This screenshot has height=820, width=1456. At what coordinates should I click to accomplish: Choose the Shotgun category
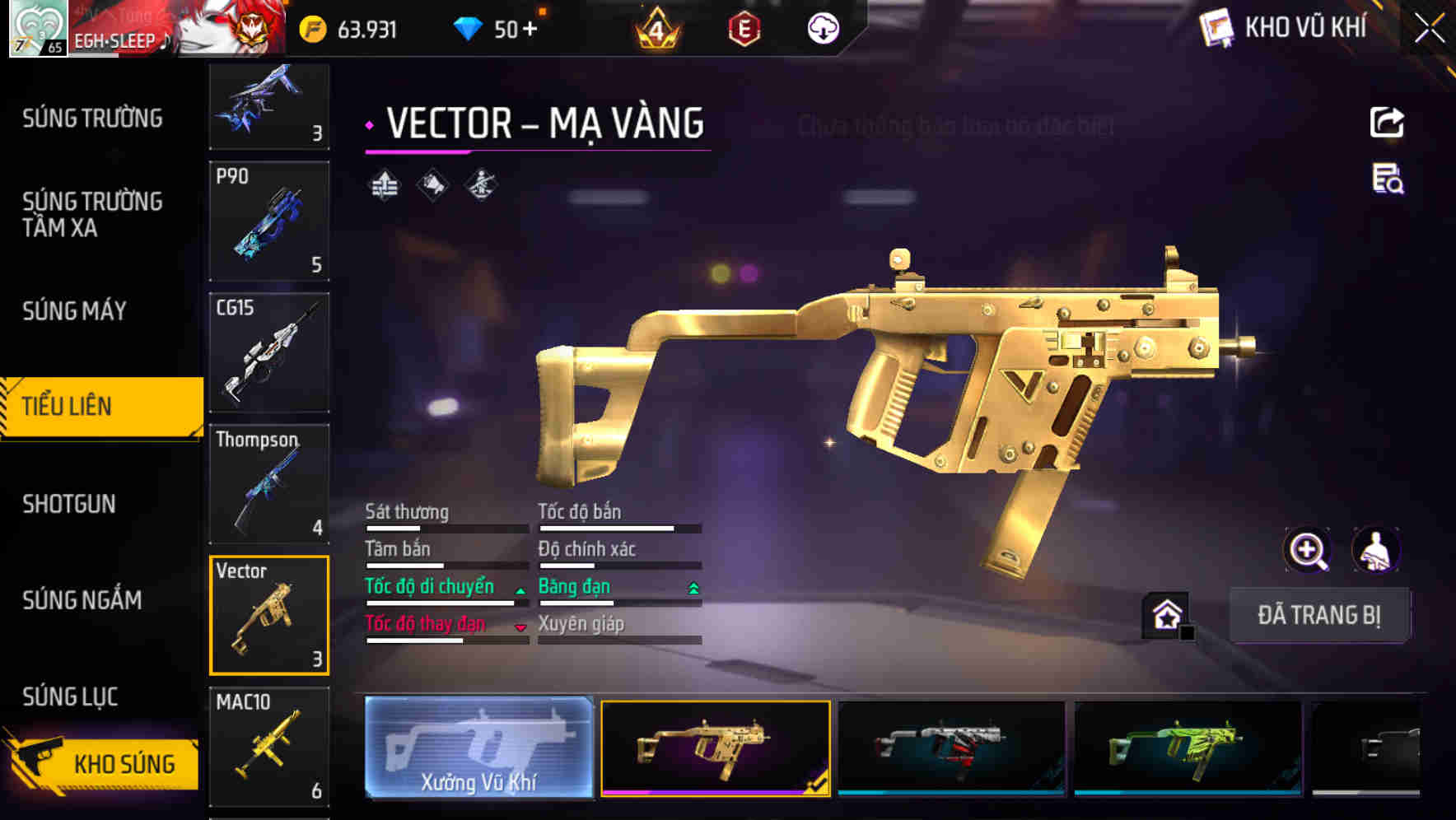click(x=69, y=504)
